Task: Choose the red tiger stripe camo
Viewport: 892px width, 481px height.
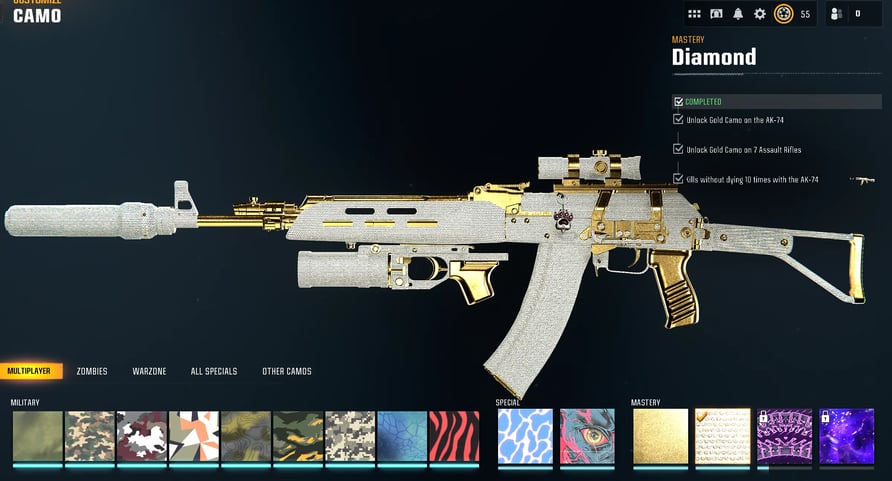Action: tap(454, 436)
